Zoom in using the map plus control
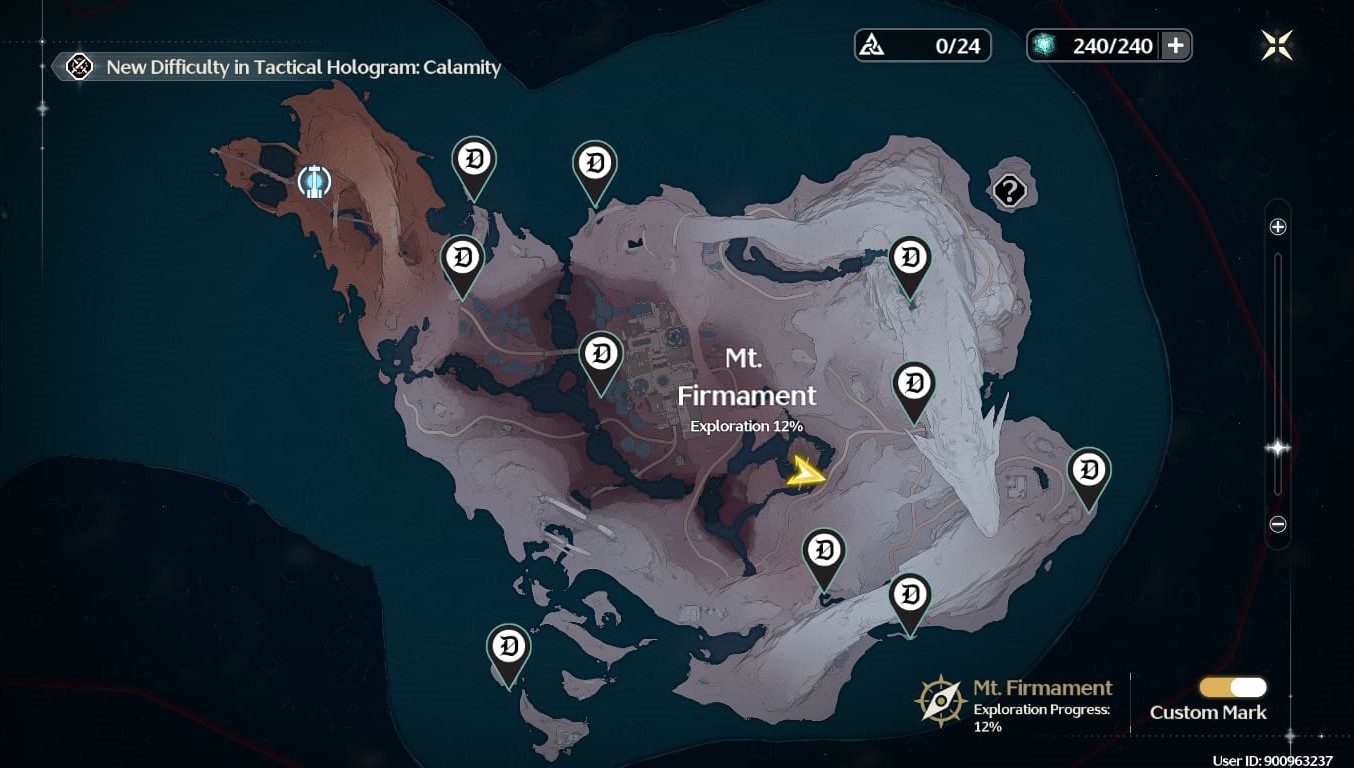The width and height of the screenshot is (1354, 768). pyautogui.click(x=1276, y=227)
